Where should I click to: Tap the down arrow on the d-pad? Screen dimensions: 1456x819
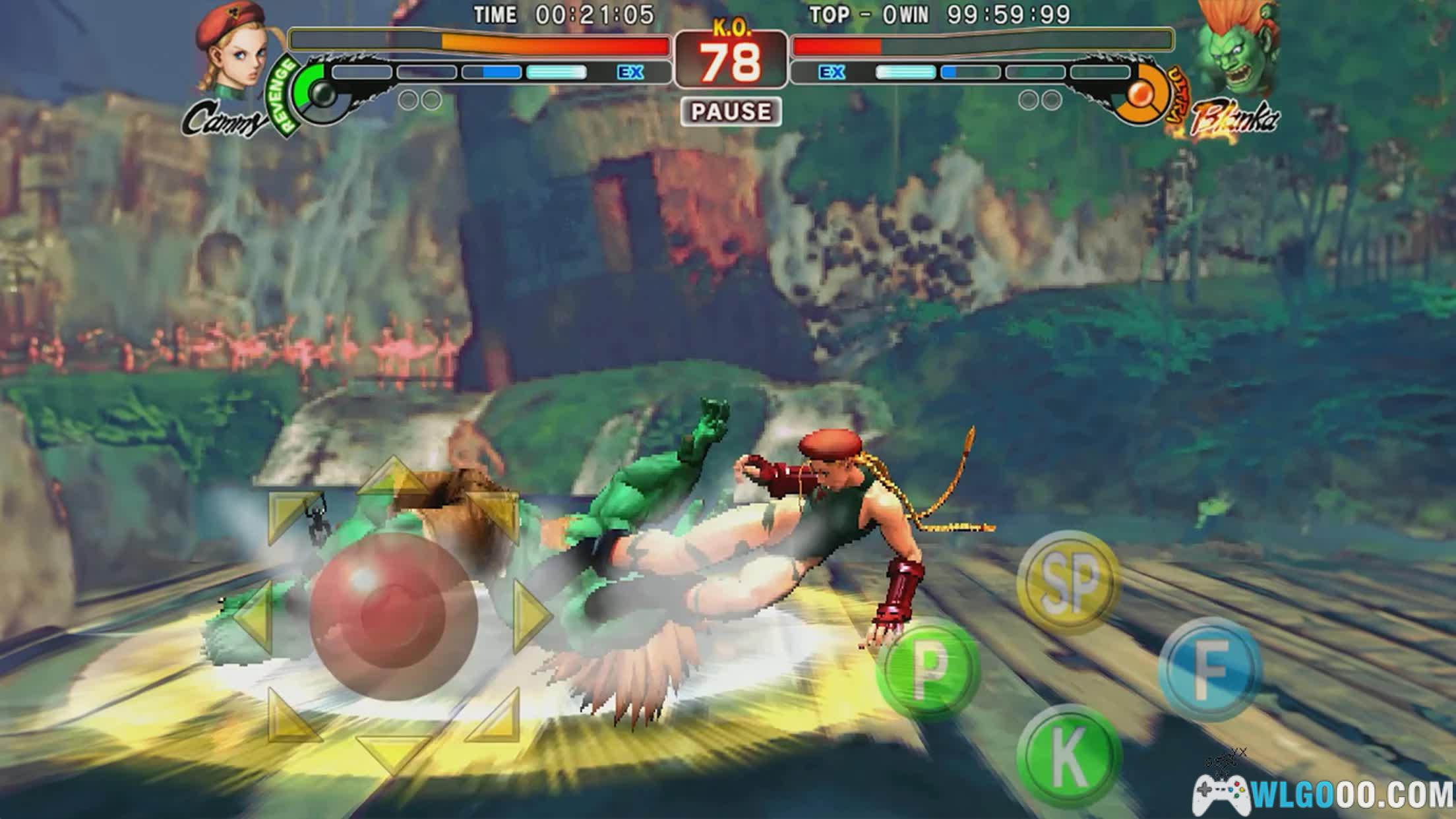coord(394,752)
